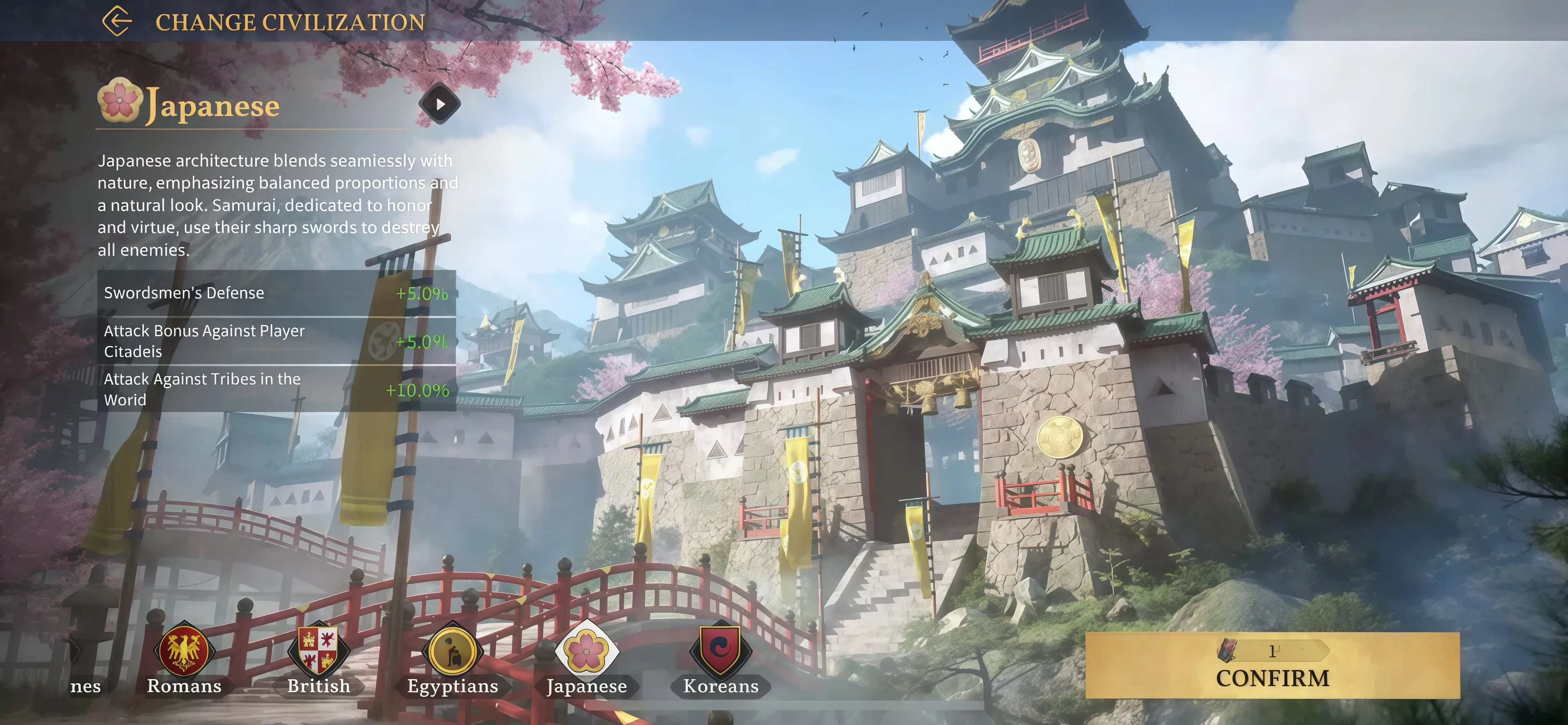
Task: Pick the Egyptians civilization
Action: pyautogui.click(x=452, y=651)
